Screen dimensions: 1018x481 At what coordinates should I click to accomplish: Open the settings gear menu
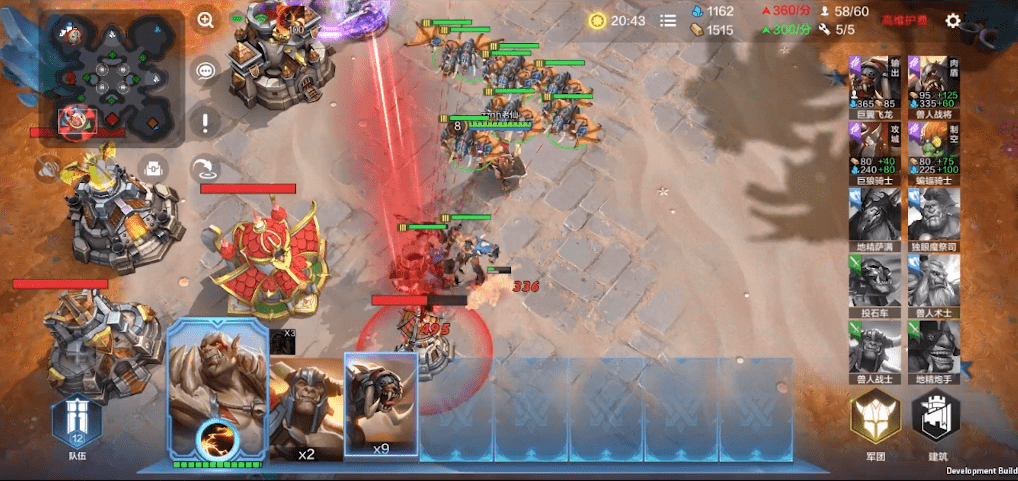tap(953, 20)
